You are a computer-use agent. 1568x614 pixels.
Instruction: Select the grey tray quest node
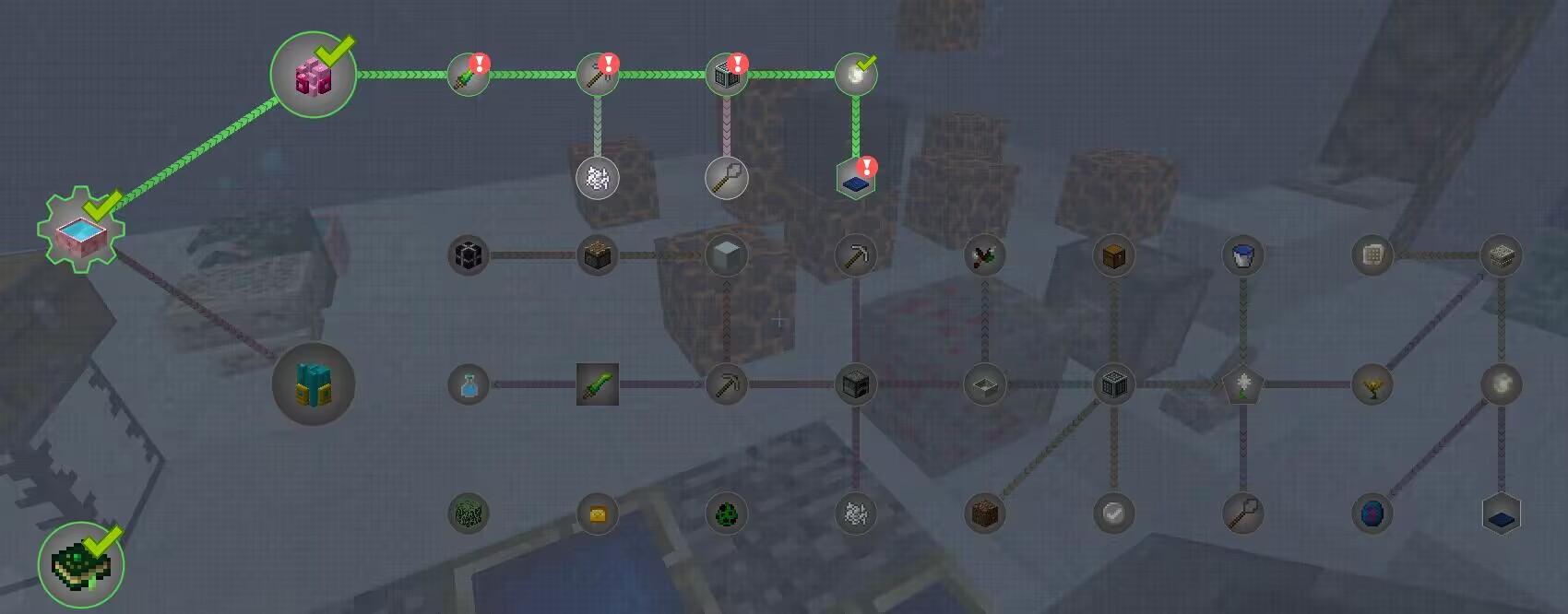coord(984,384)
